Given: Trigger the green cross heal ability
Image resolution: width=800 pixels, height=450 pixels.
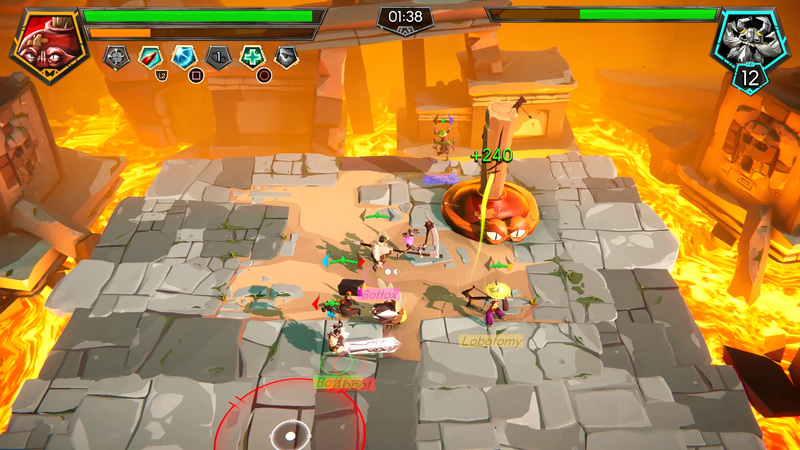Looking at the screenshot, I should click(252, 57).
